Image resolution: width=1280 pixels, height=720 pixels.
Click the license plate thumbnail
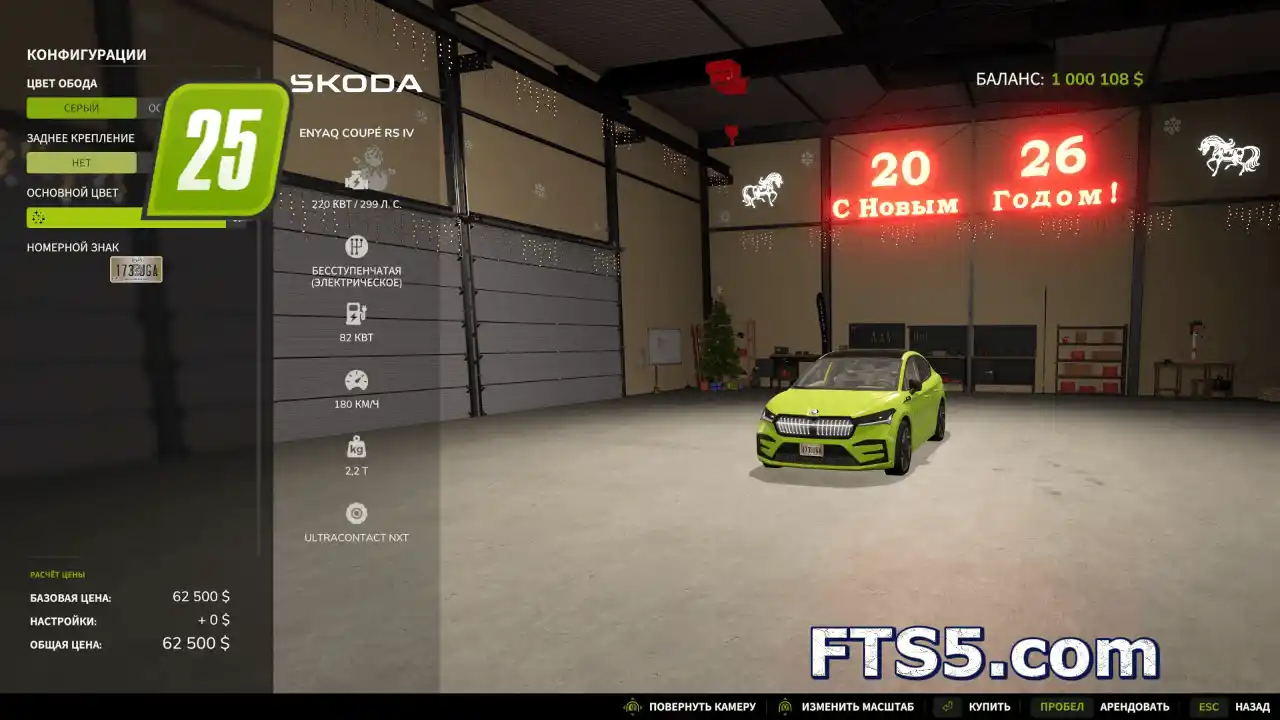click(136, 269)
